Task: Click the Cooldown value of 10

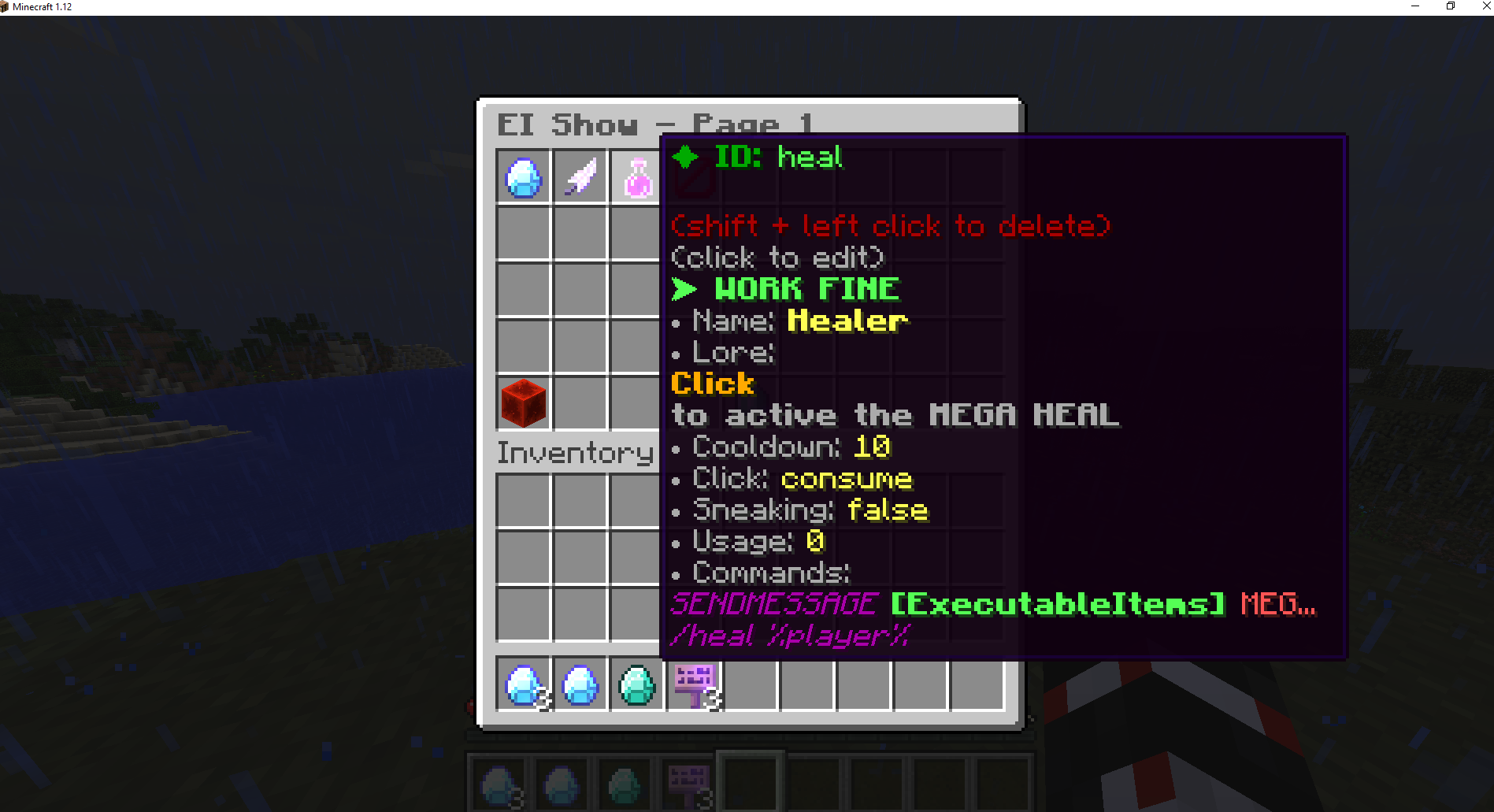Action: point(870,447)
